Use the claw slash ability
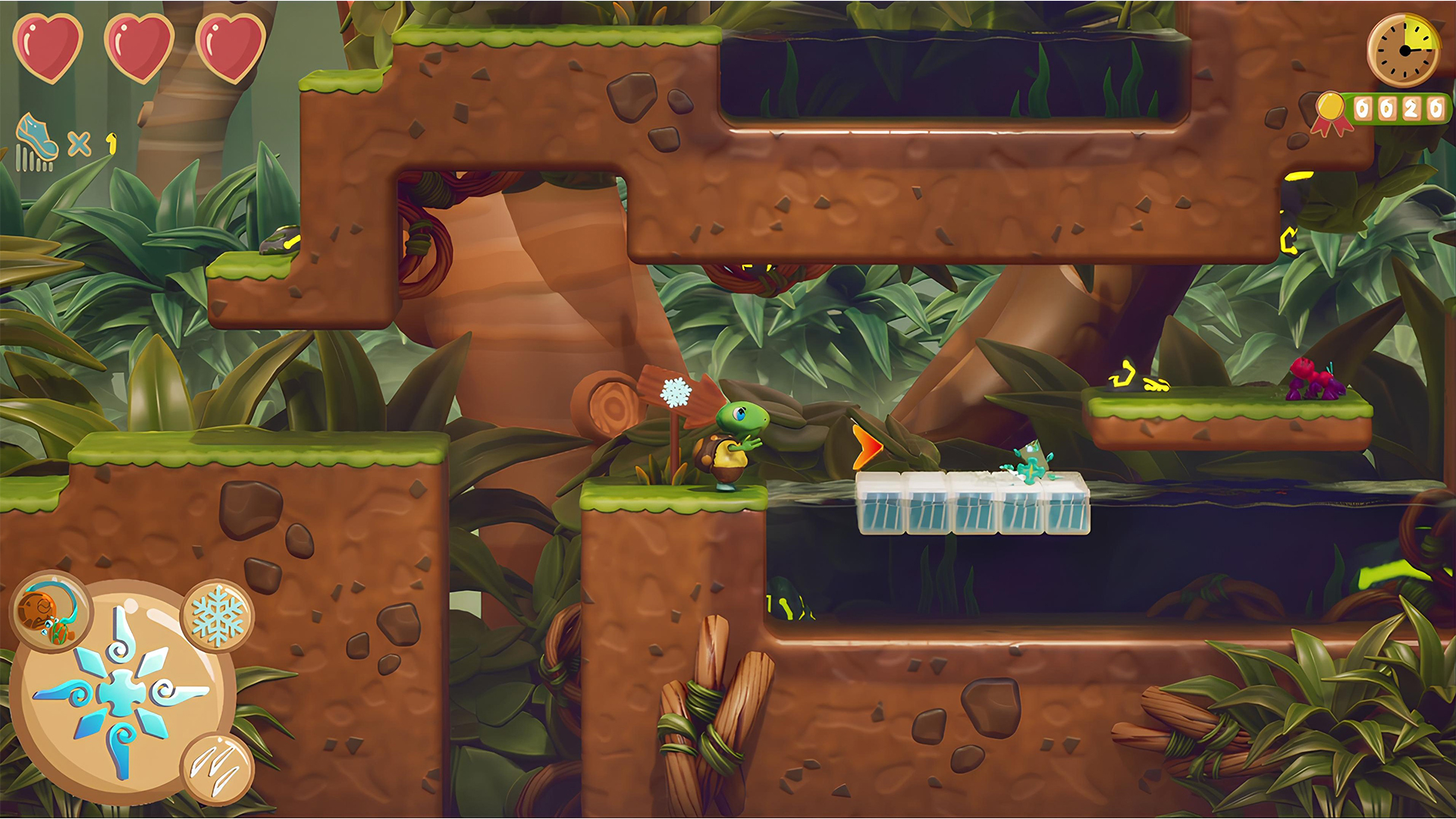The width and height of the screenshot is (1456, 819). pyautogui.click(x=218, y=767)
